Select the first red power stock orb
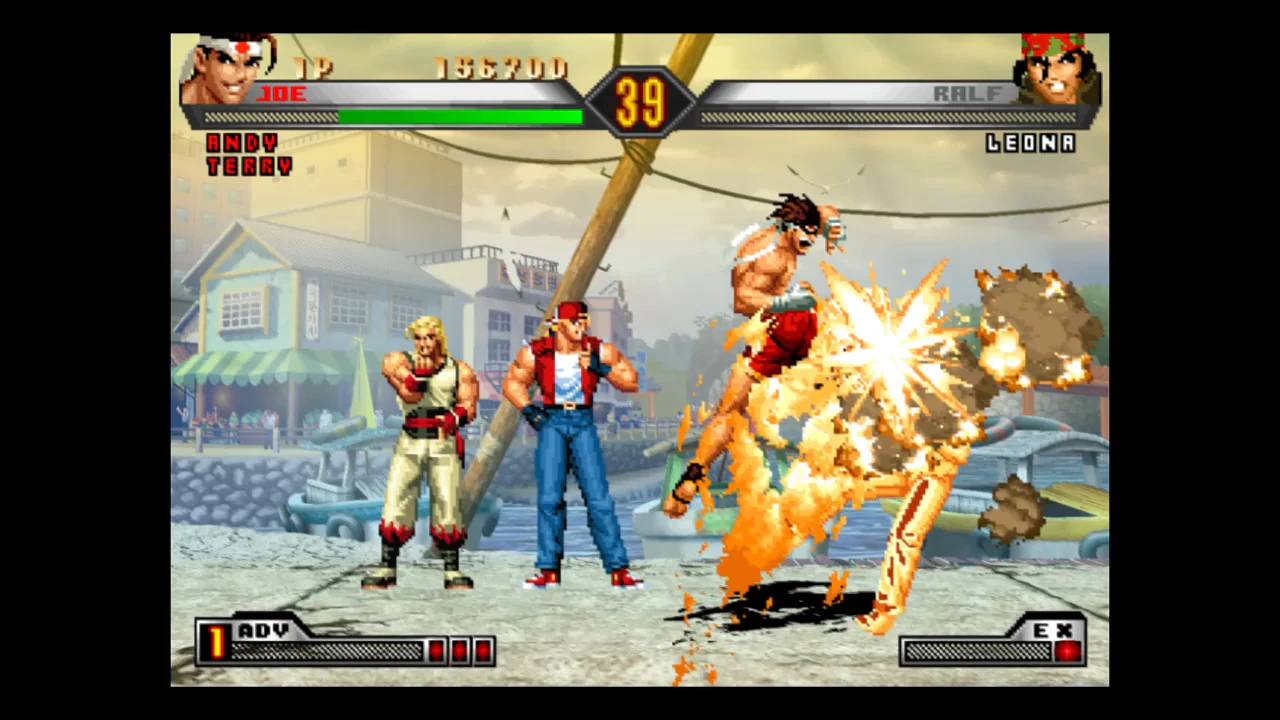 click(437, 651)
